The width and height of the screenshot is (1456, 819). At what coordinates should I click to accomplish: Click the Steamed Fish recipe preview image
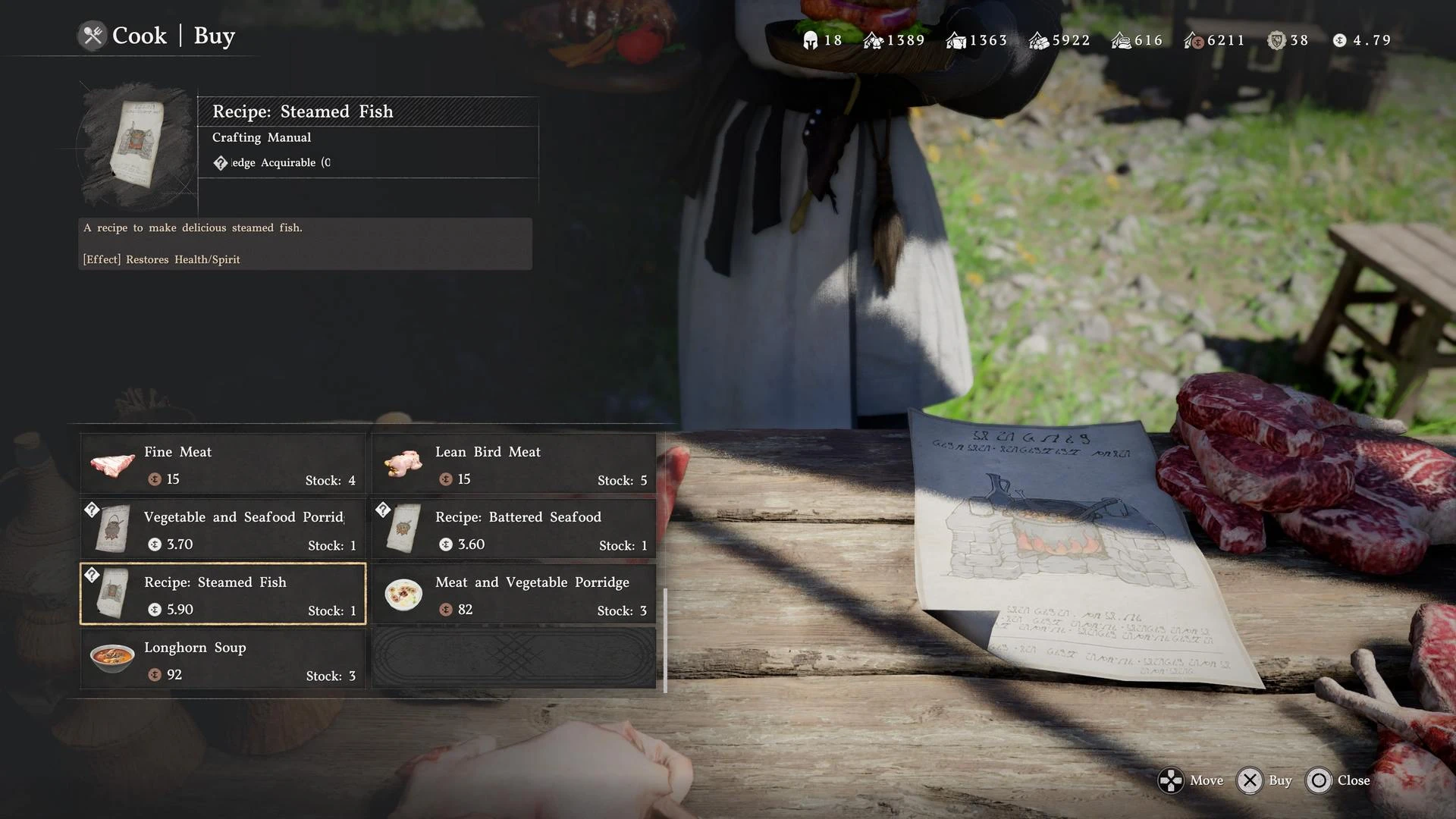click(137, 145)
